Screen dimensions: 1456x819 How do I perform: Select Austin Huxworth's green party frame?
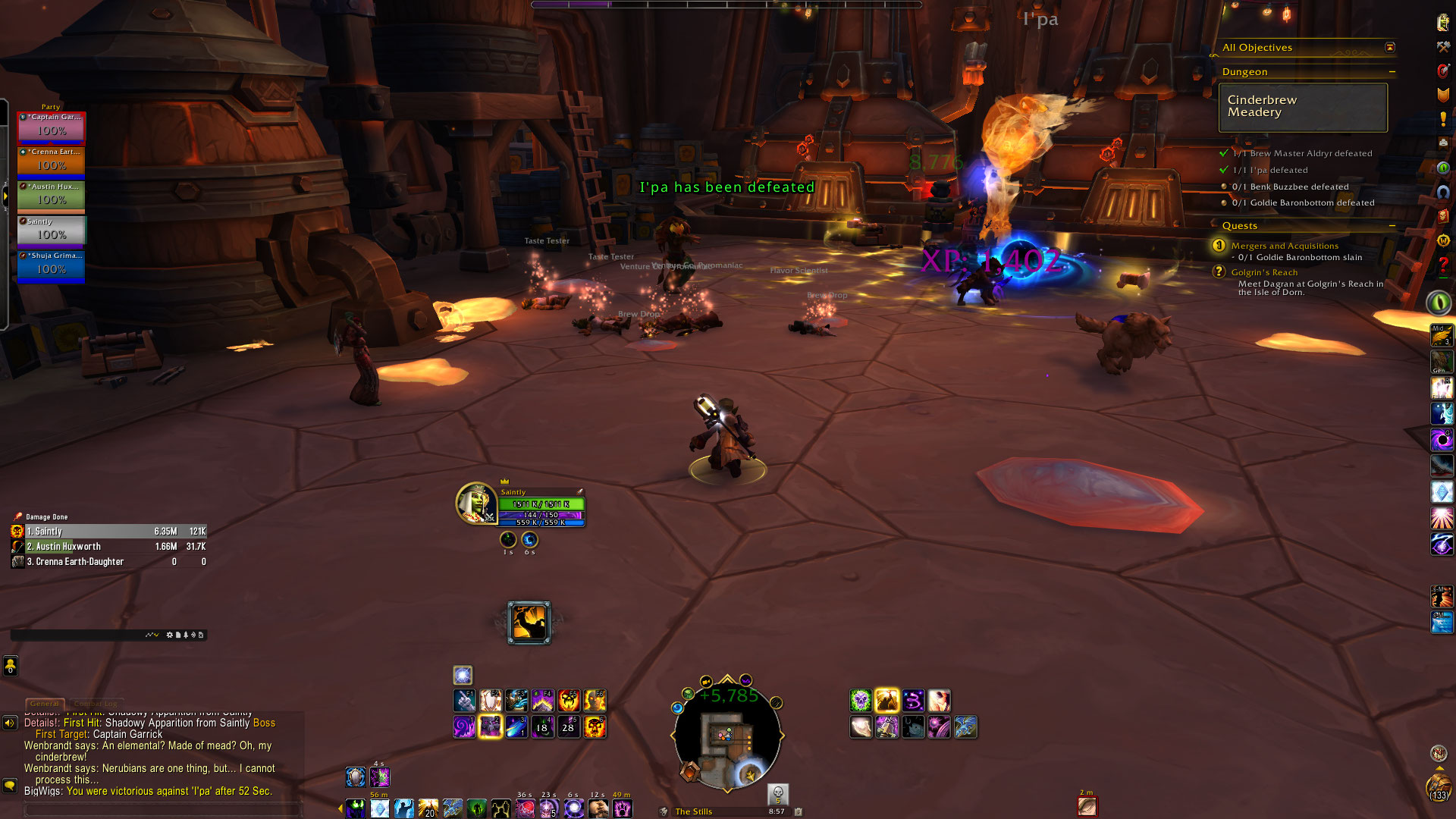click(51, 196)
